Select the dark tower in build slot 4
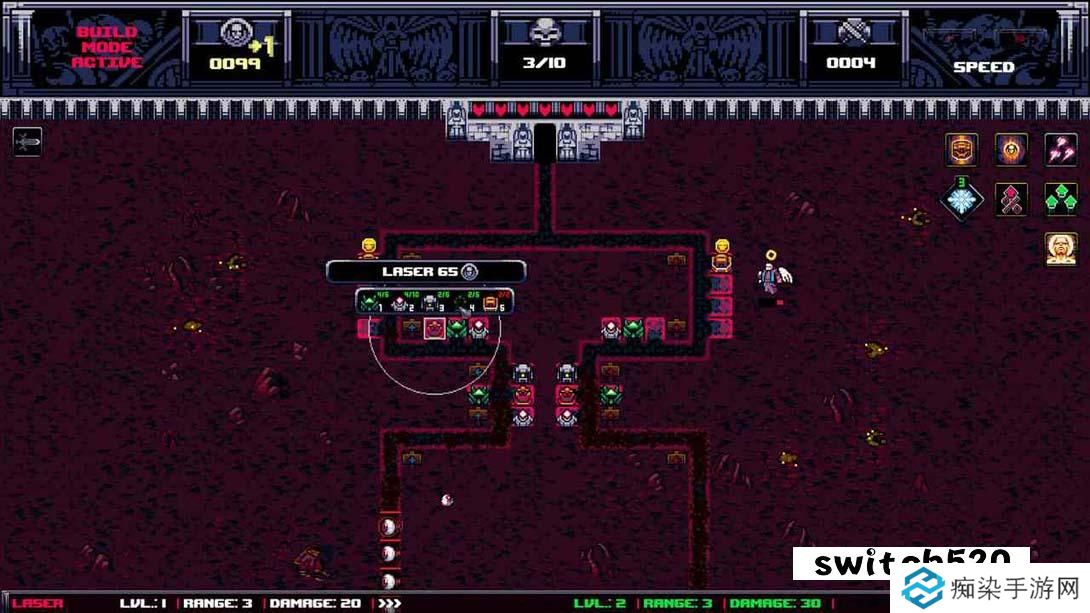 coord(461,301)
